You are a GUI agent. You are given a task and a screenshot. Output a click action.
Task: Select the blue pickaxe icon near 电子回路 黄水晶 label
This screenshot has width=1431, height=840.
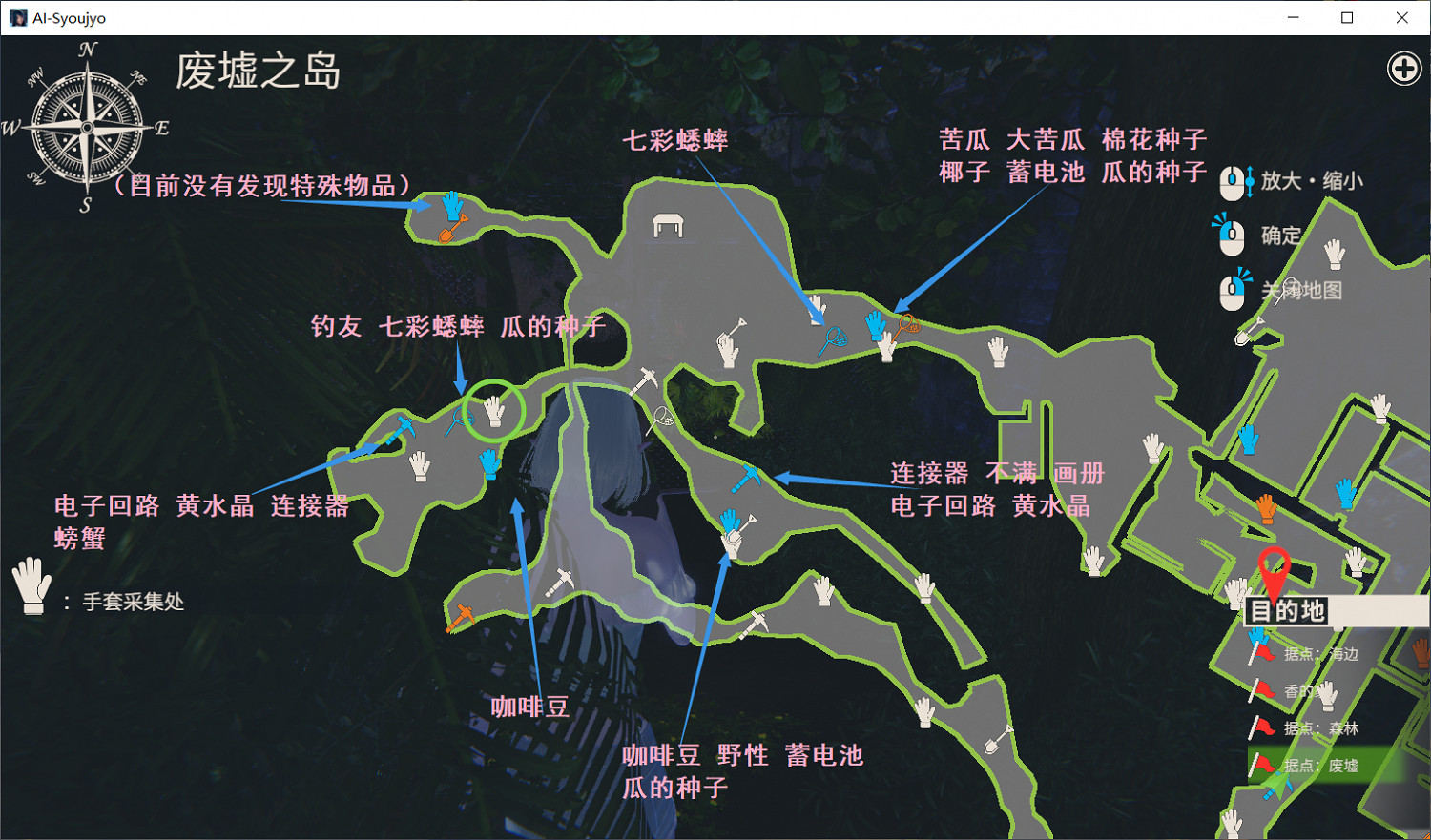click(x=402, y=429)
